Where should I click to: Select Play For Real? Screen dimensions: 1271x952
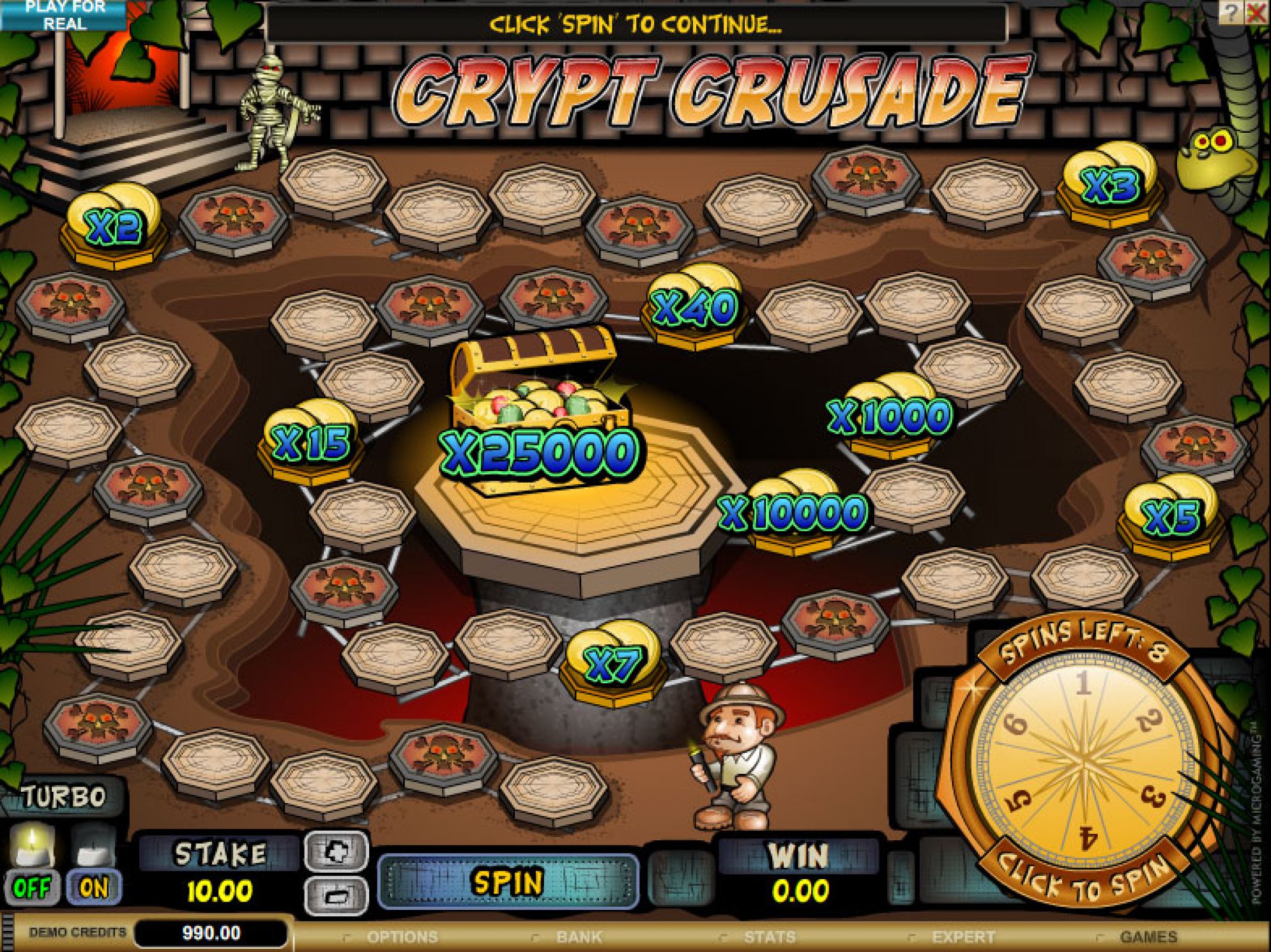pos(64,15)
